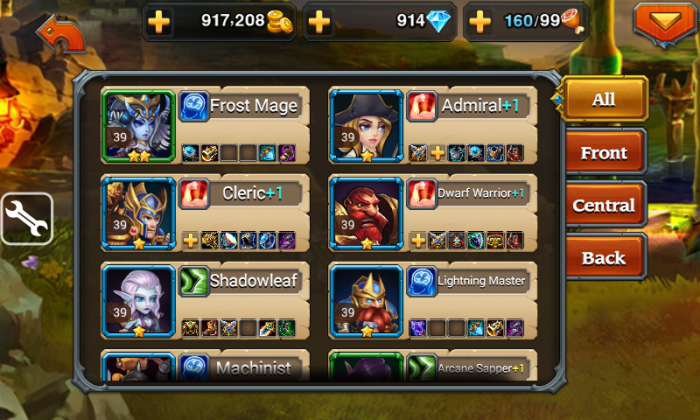This screenshot has height=420, width=700.
Task: Select the Dwarf Warrior hero
Action: pos(432,213)
